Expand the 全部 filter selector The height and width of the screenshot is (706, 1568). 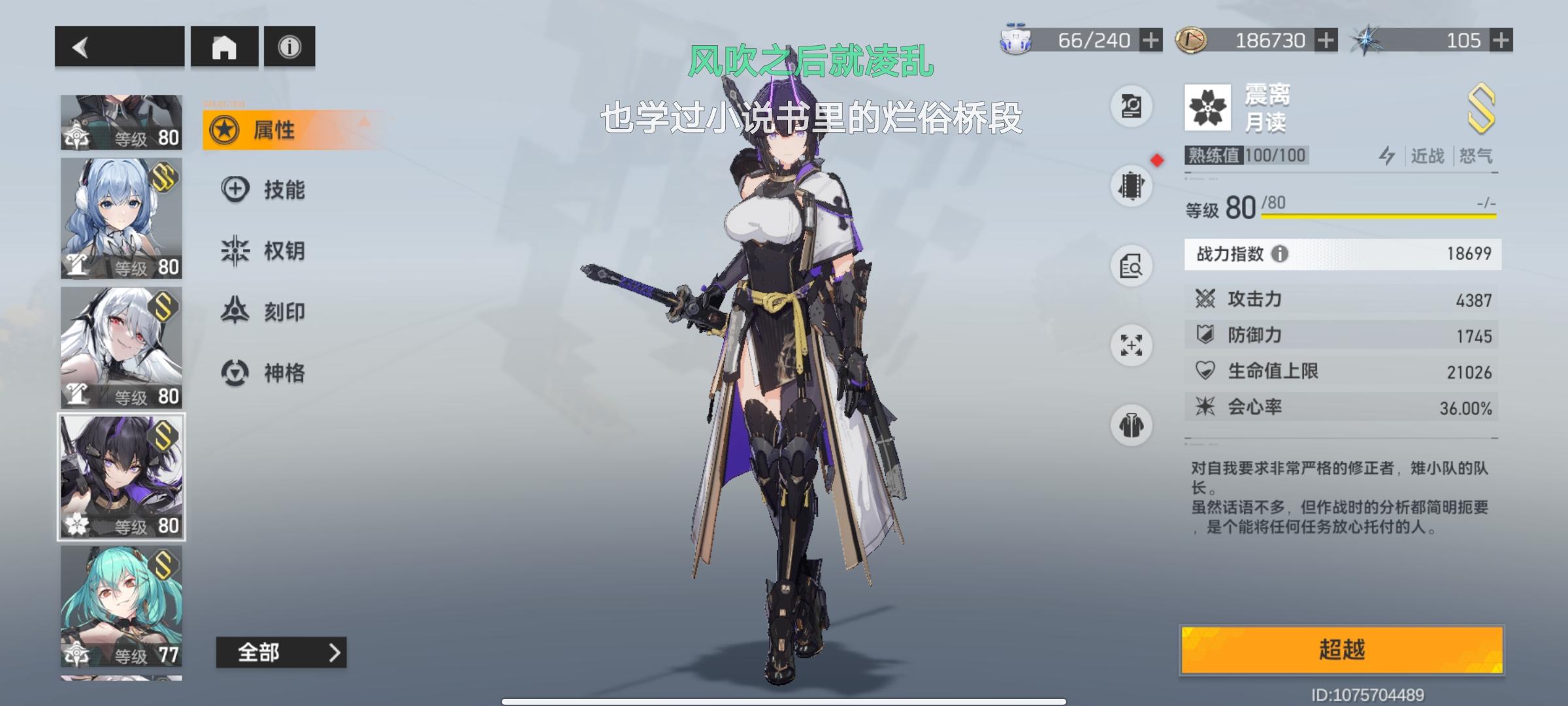point(282,652)
